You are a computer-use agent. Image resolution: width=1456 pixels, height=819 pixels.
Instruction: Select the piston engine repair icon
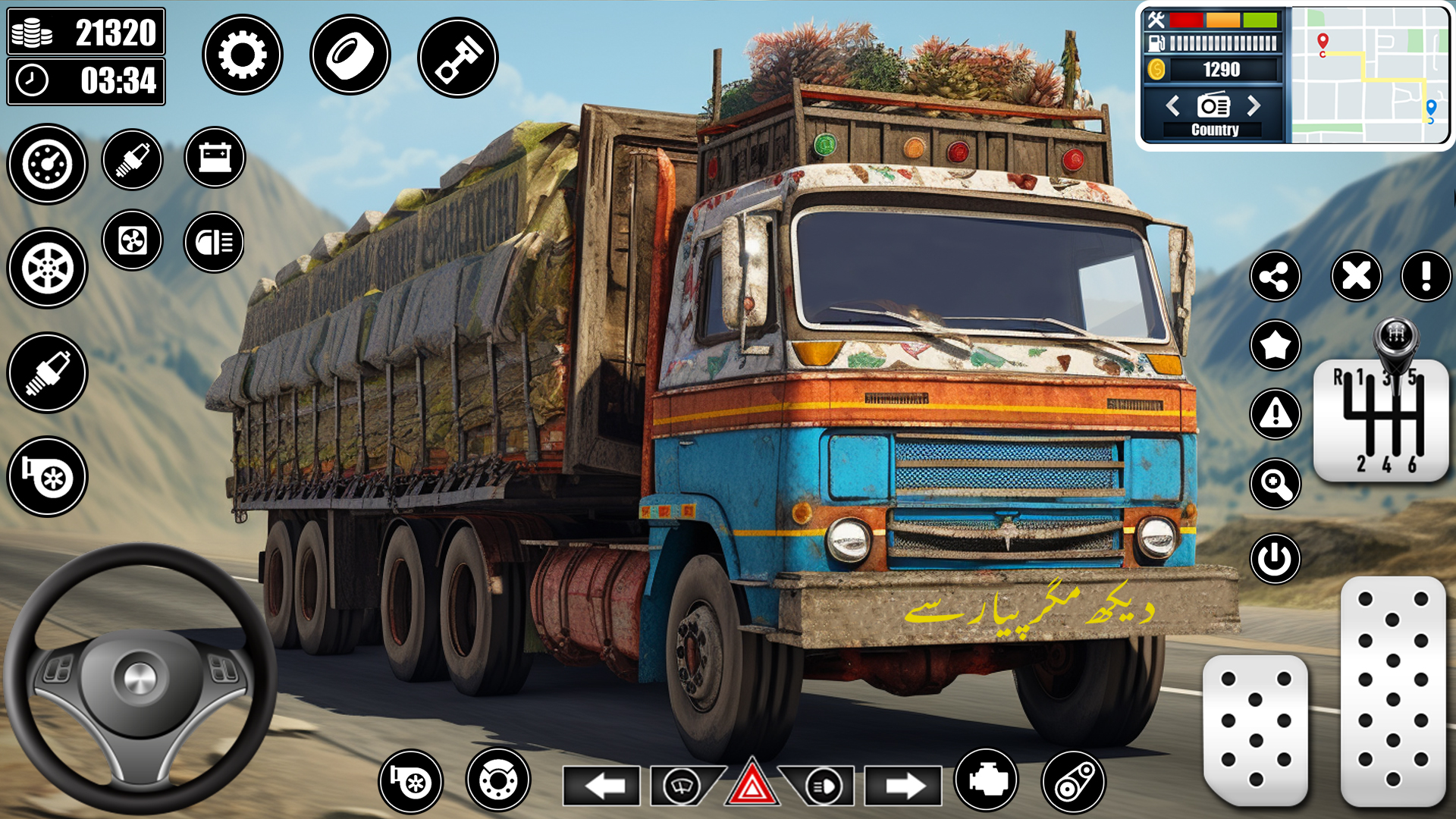[456, 55]
